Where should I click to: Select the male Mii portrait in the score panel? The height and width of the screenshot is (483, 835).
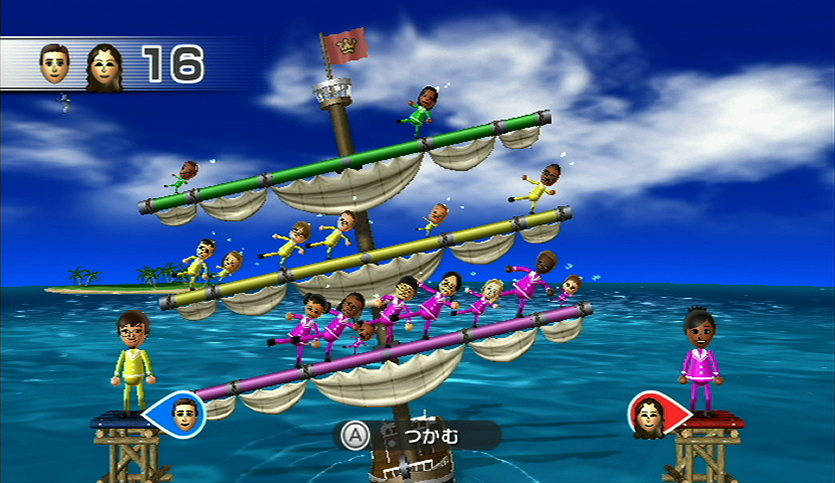[56, 64]
